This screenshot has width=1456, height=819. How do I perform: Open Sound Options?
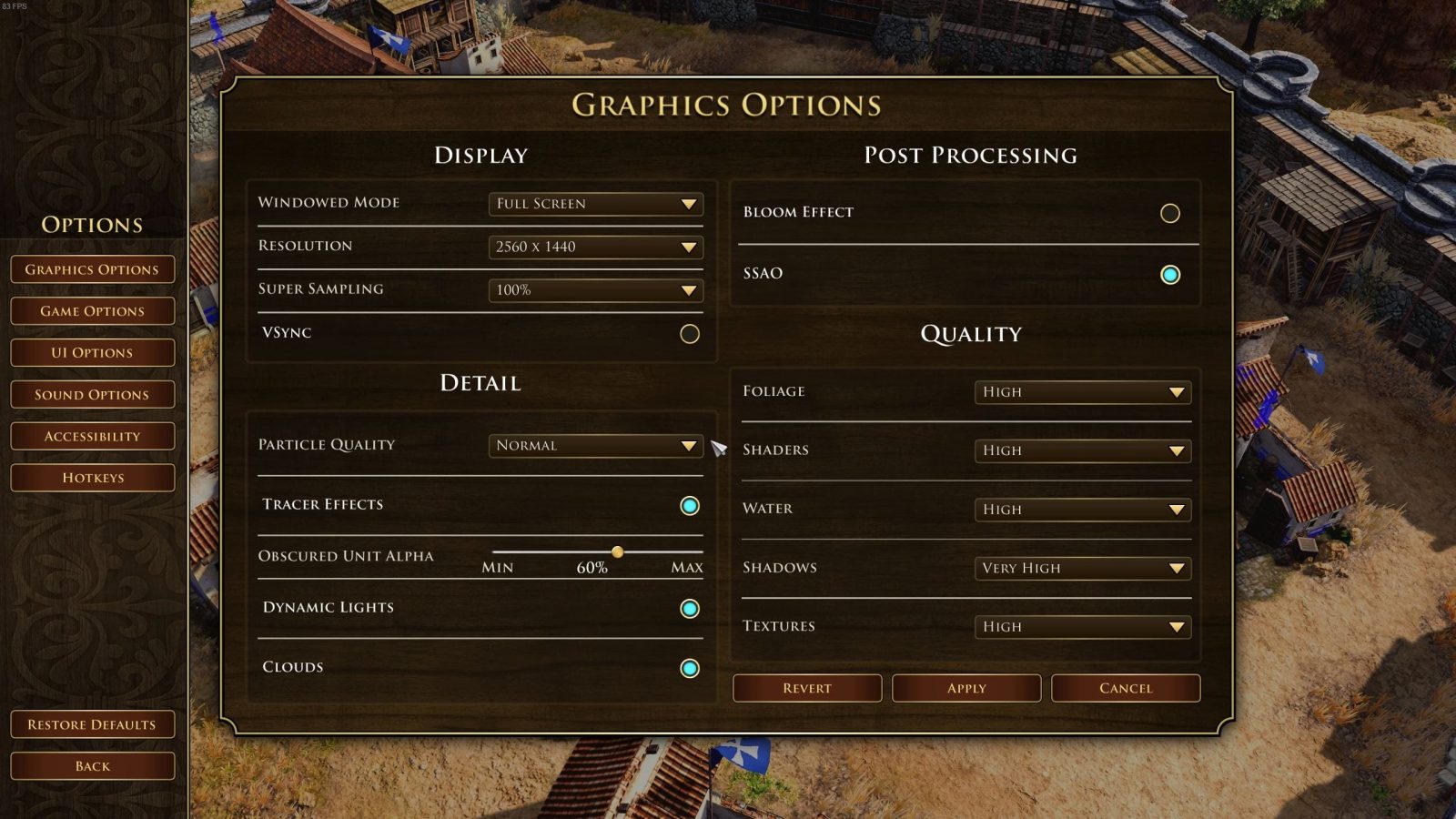tap(92, 395)
